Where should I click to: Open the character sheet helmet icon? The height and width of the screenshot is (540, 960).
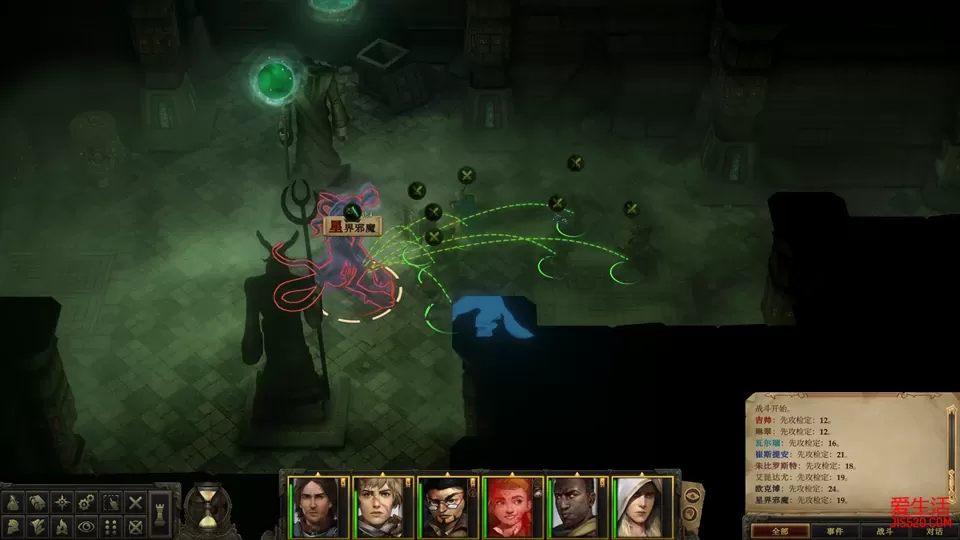[14, 526]
